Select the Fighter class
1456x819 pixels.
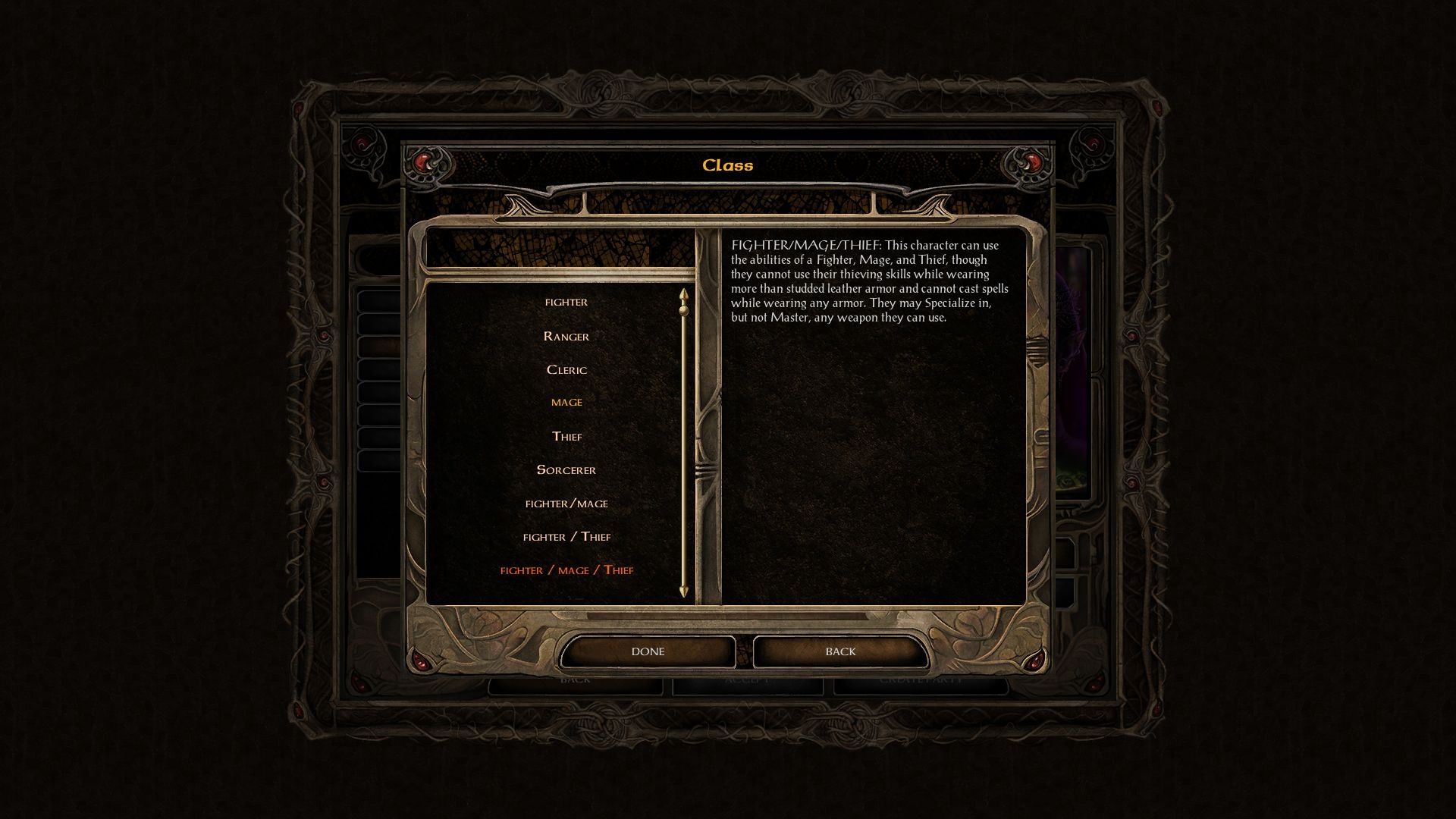point(566,303)
